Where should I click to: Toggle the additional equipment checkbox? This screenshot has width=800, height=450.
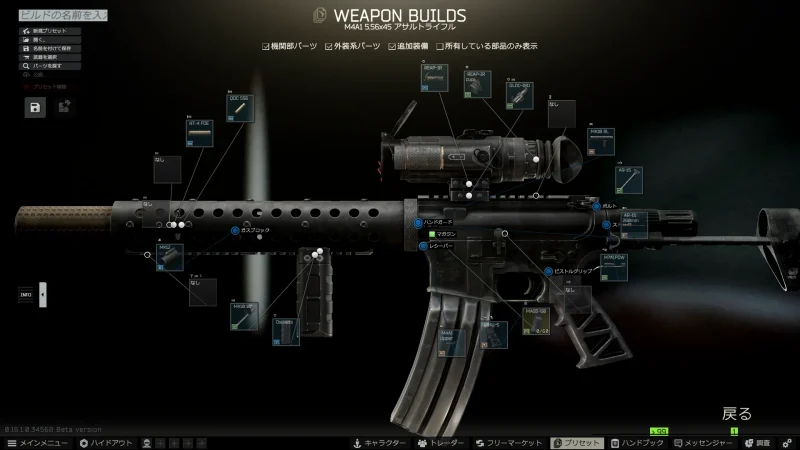[392, 46]
